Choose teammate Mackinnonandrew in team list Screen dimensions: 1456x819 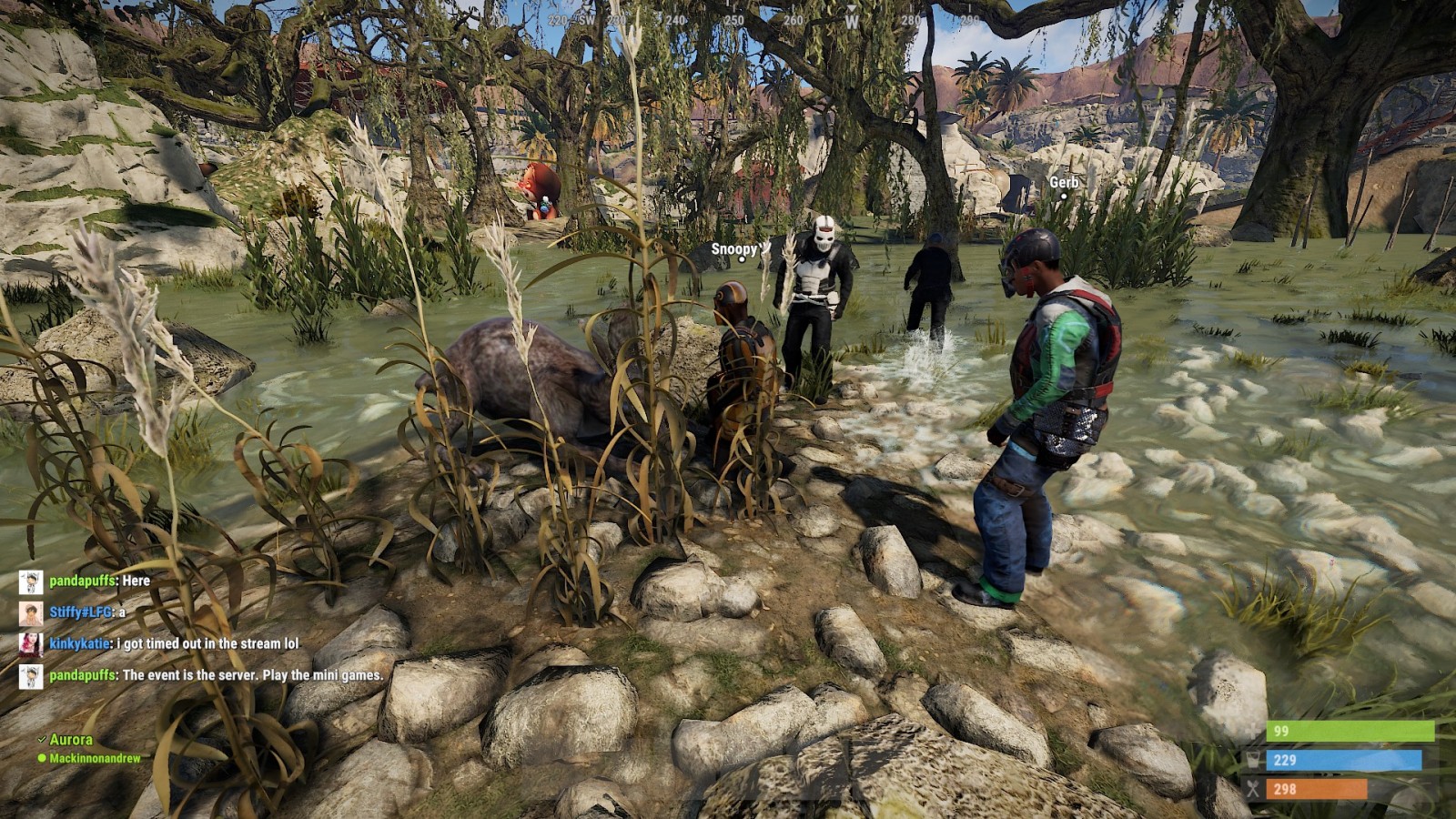(95, 758)
